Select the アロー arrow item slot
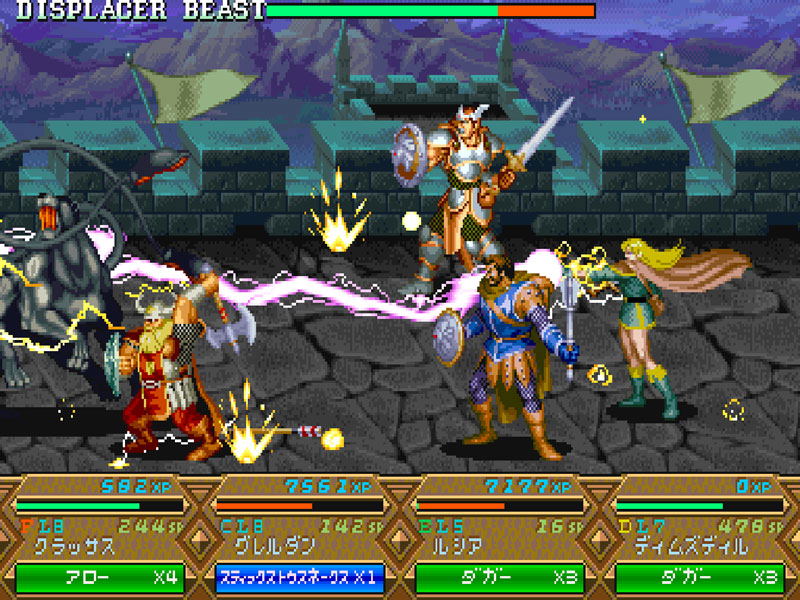This screenshot has height=600, width=800. click(99, 578)
